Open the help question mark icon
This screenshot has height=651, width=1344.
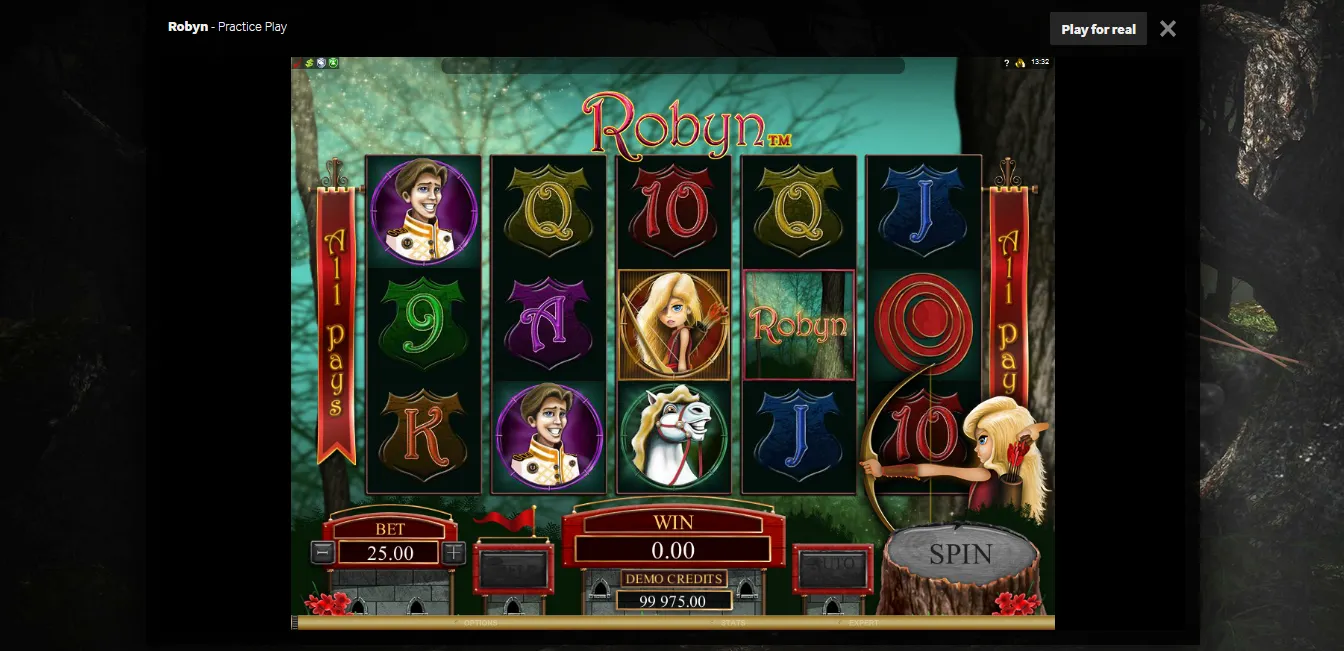(1006, 62)
